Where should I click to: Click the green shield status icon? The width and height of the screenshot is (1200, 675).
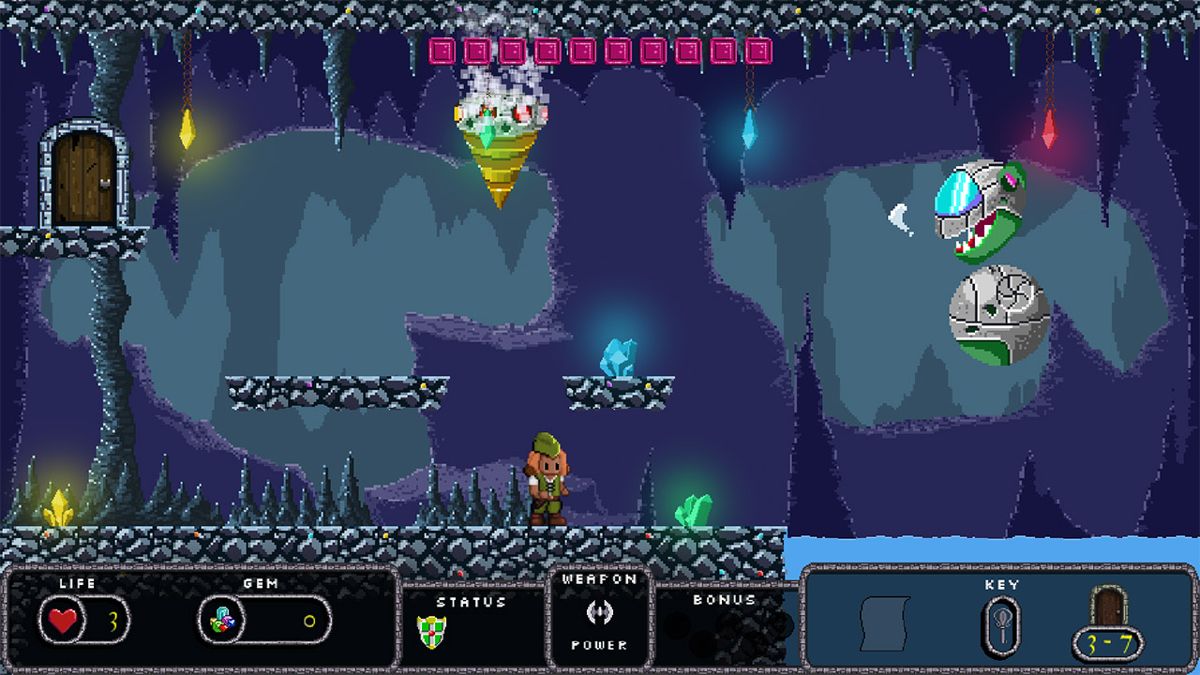click(431, 630)
